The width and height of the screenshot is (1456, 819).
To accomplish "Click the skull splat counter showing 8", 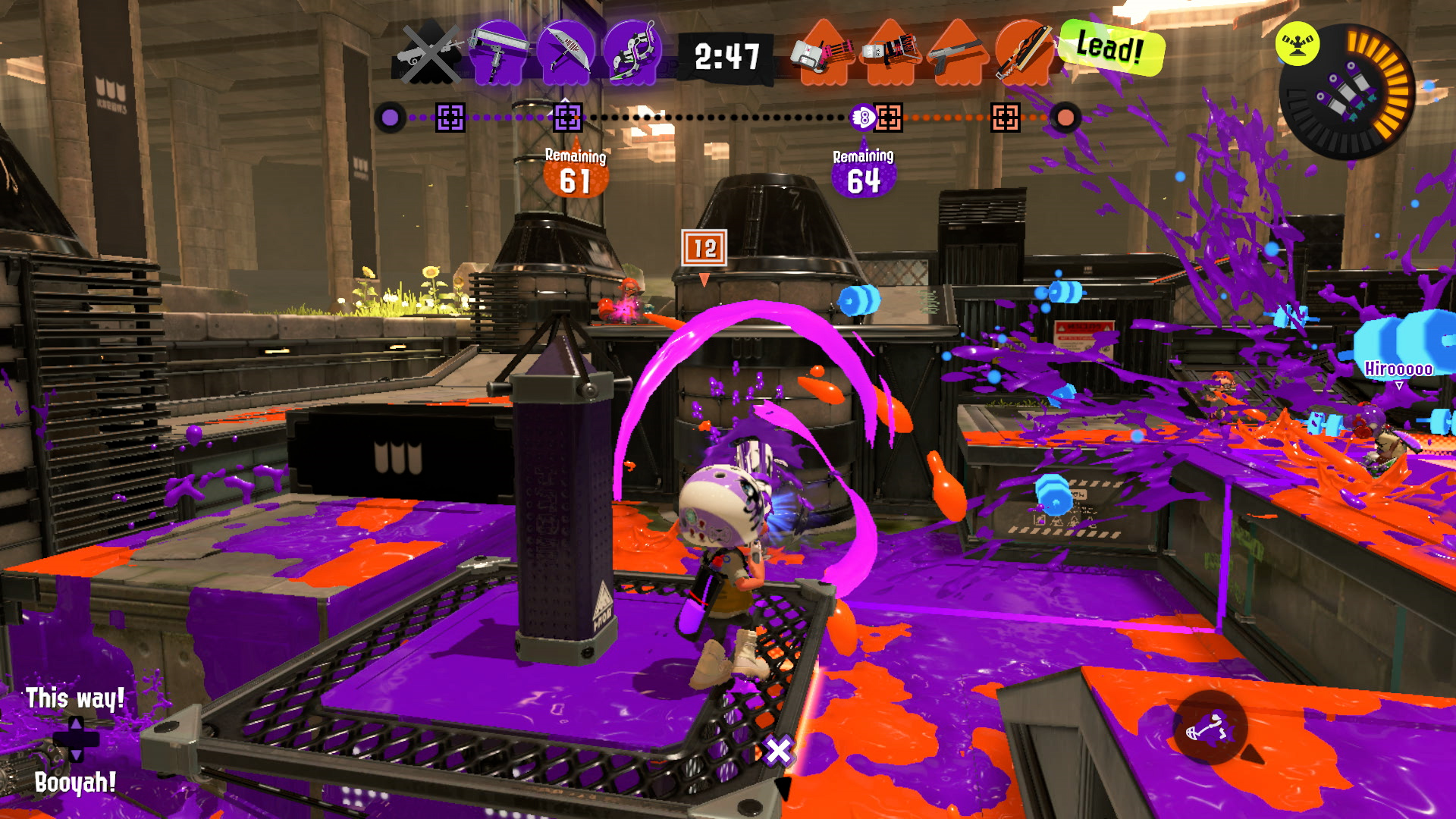I will [861, 118].
